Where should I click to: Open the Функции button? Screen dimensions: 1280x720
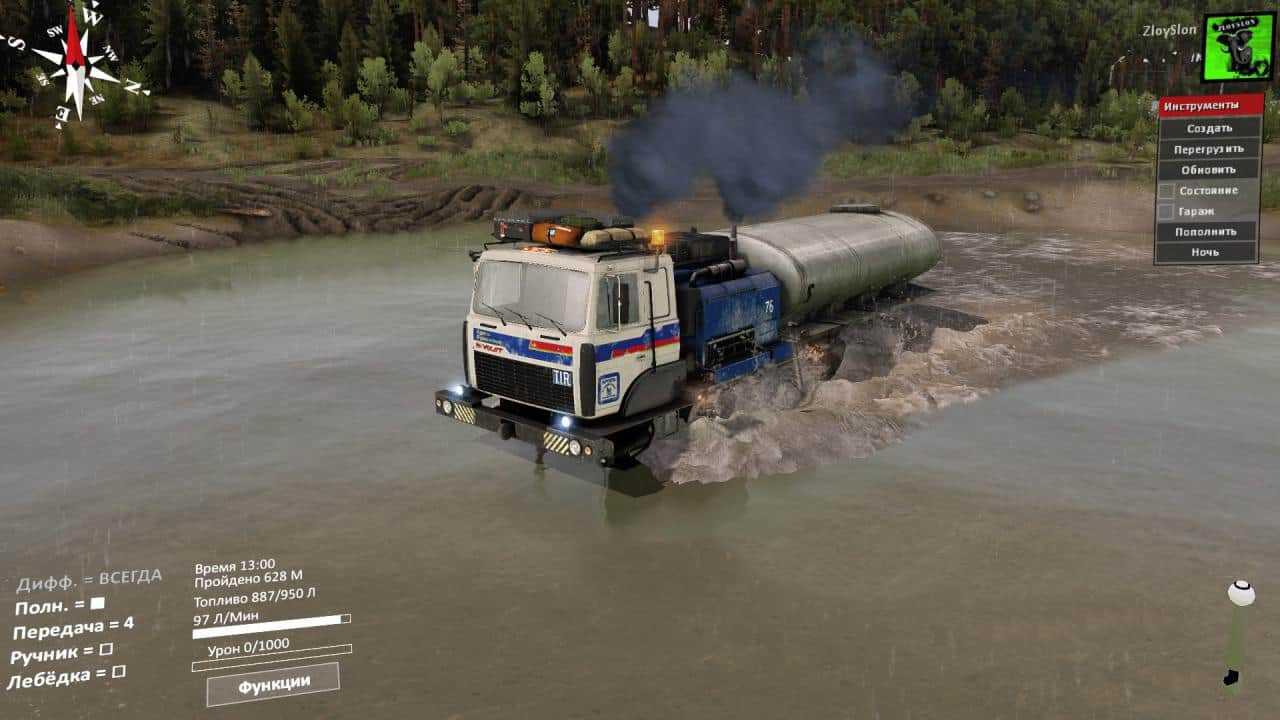[273, 684]
